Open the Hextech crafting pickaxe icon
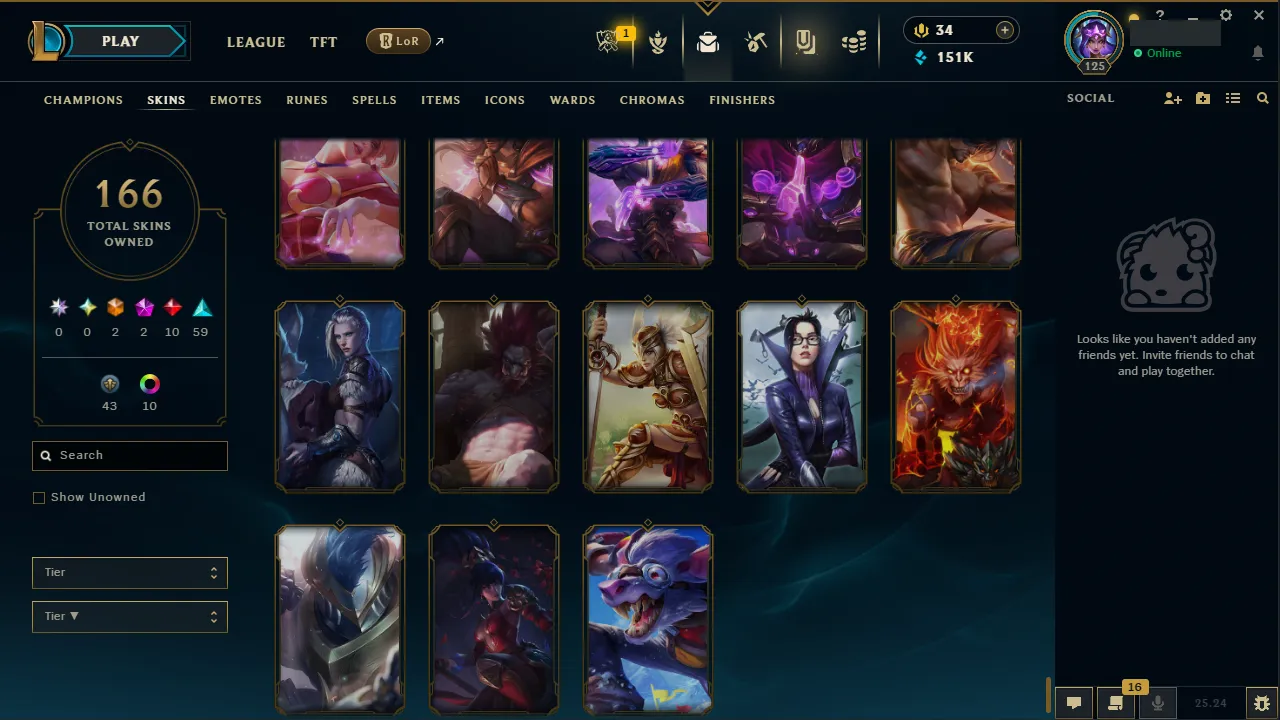 pyautogui.click(x=756, y=41)
